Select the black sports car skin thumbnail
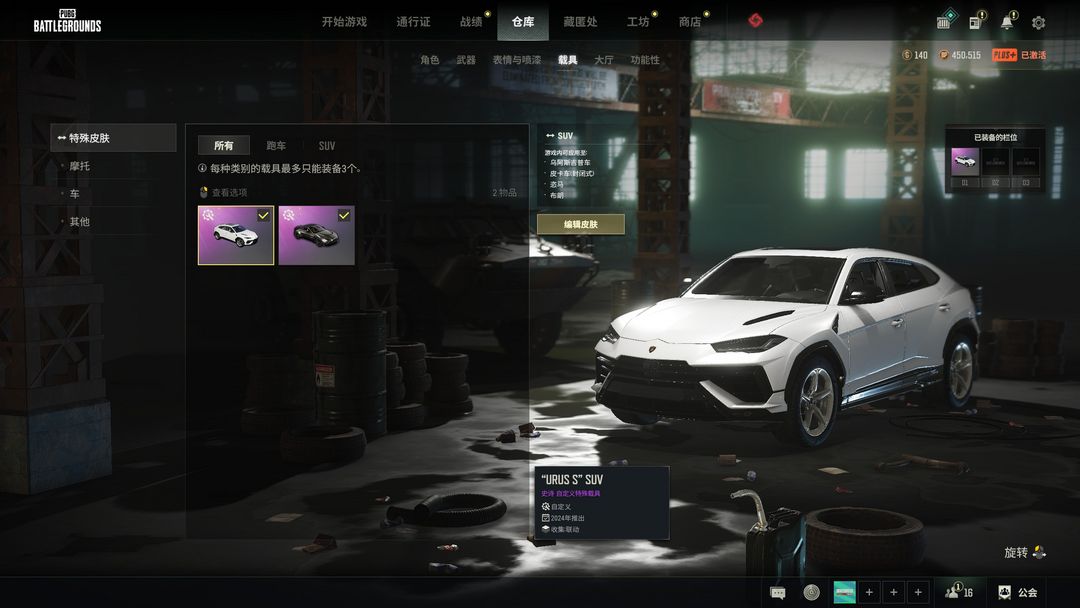 tap(316, 236)
